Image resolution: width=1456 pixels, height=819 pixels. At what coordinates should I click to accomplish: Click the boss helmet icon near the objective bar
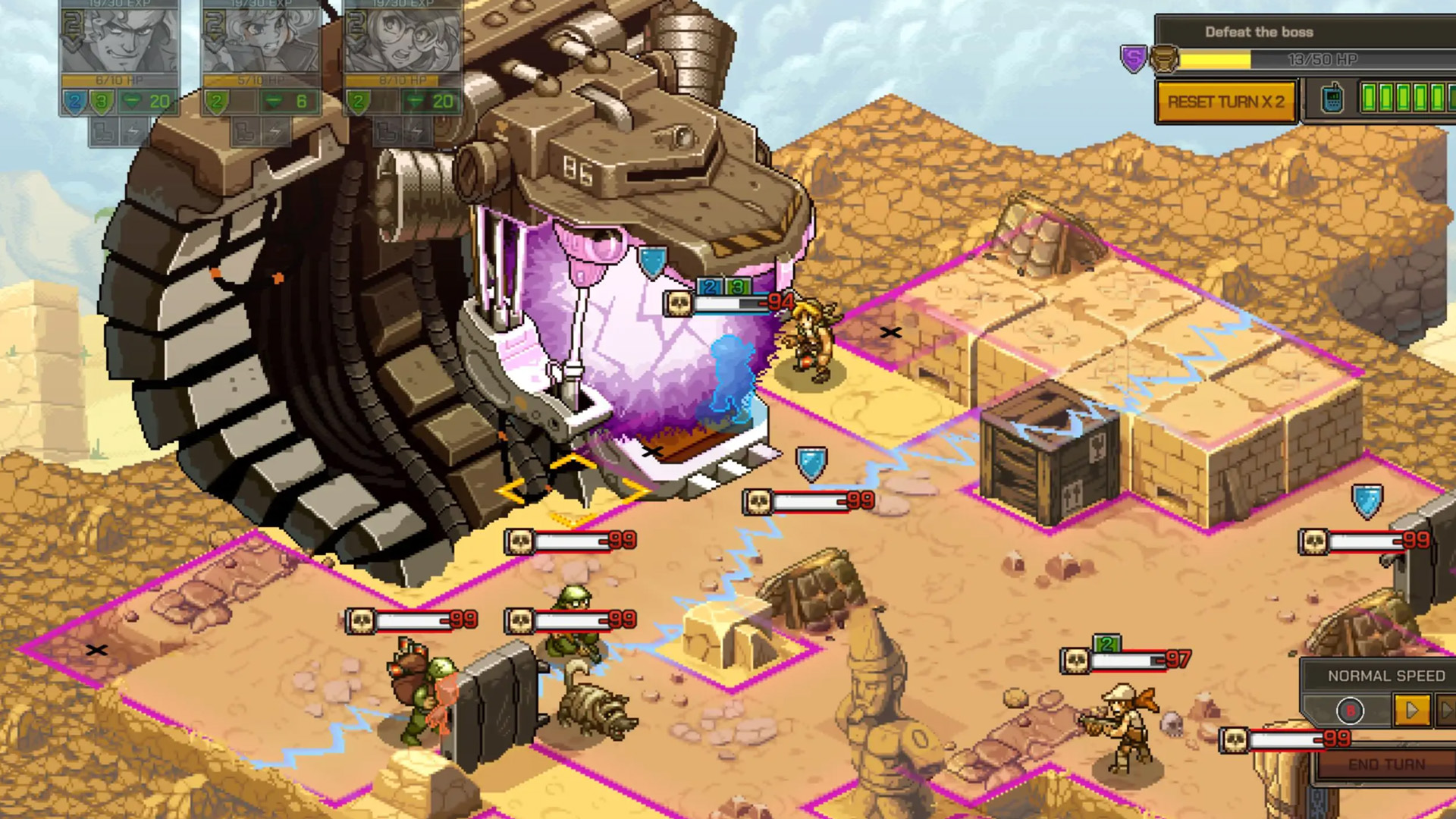[x=1164, y=59]
